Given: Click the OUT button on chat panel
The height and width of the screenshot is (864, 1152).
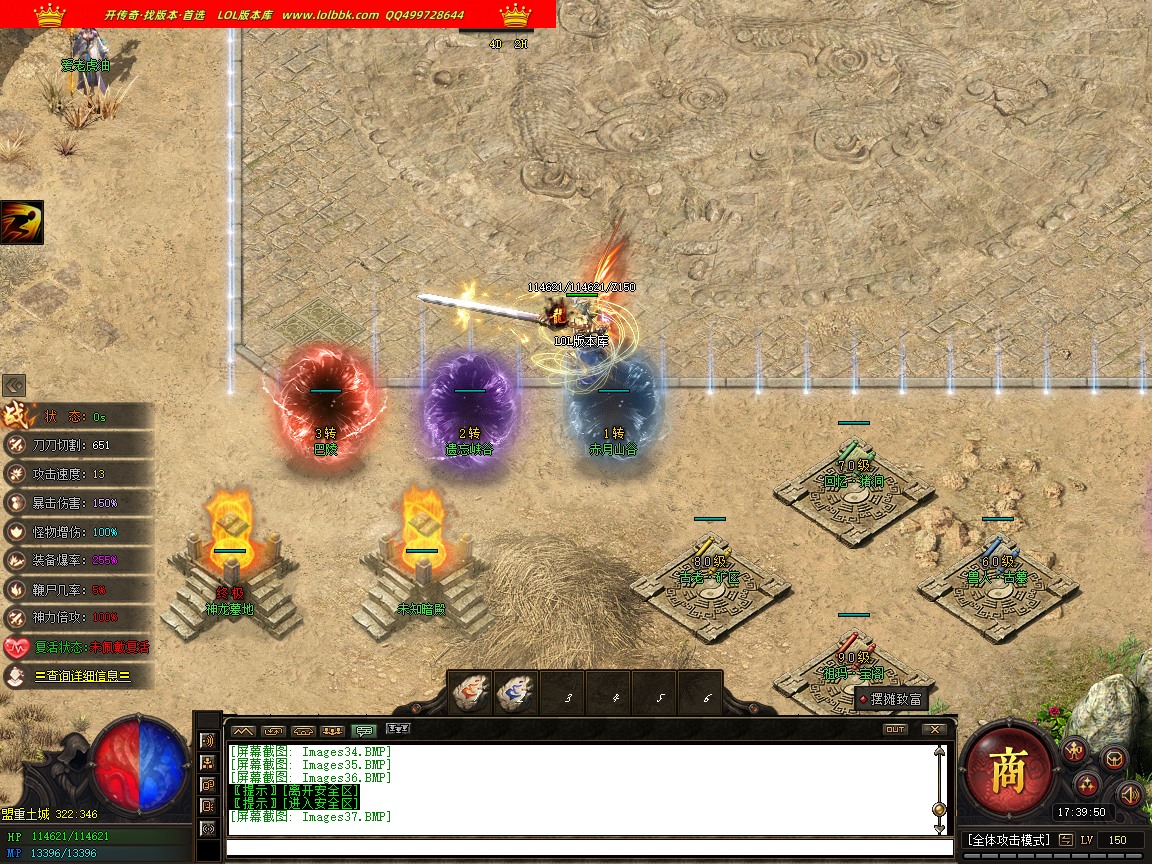Looking at the screenshot, I should 895,729.
